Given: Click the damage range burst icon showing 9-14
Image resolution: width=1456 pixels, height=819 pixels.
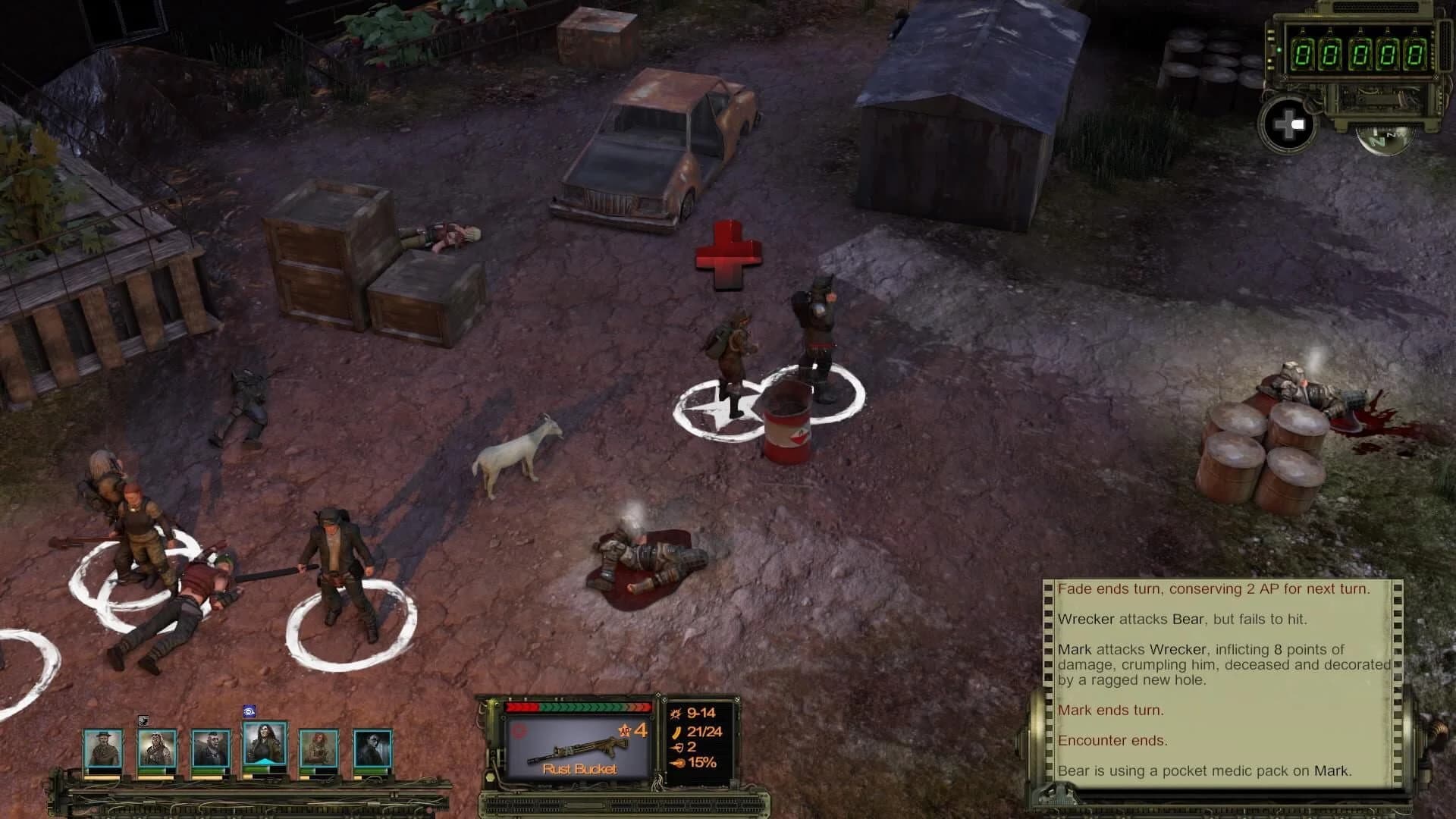Looking at the screenshot, I should click(675, 714).
